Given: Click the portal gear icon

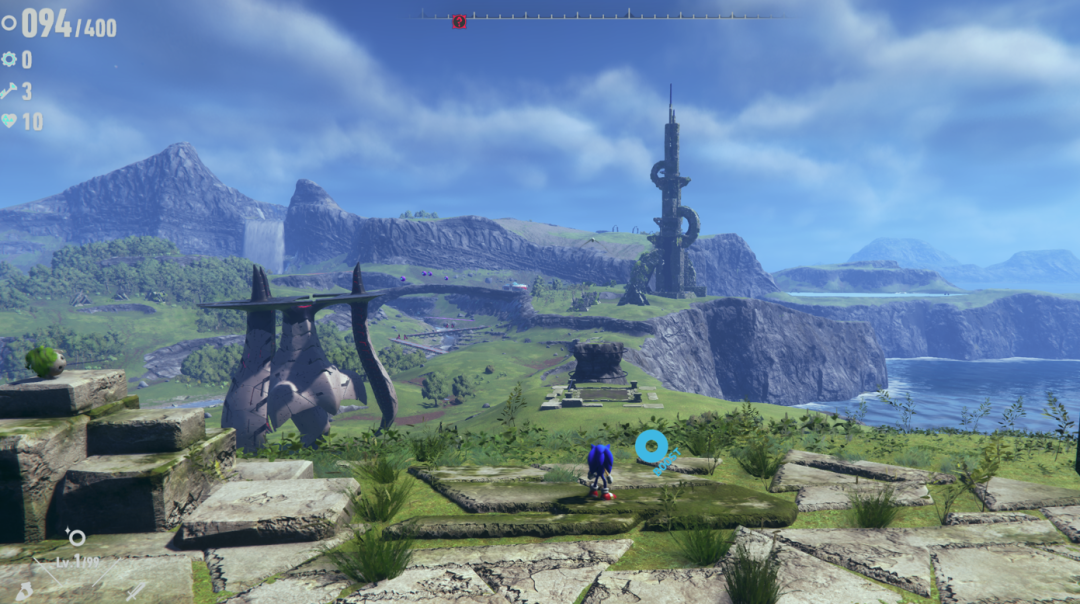Looking at the screenshot, I should pyautogui.click(x=9, y=59).
